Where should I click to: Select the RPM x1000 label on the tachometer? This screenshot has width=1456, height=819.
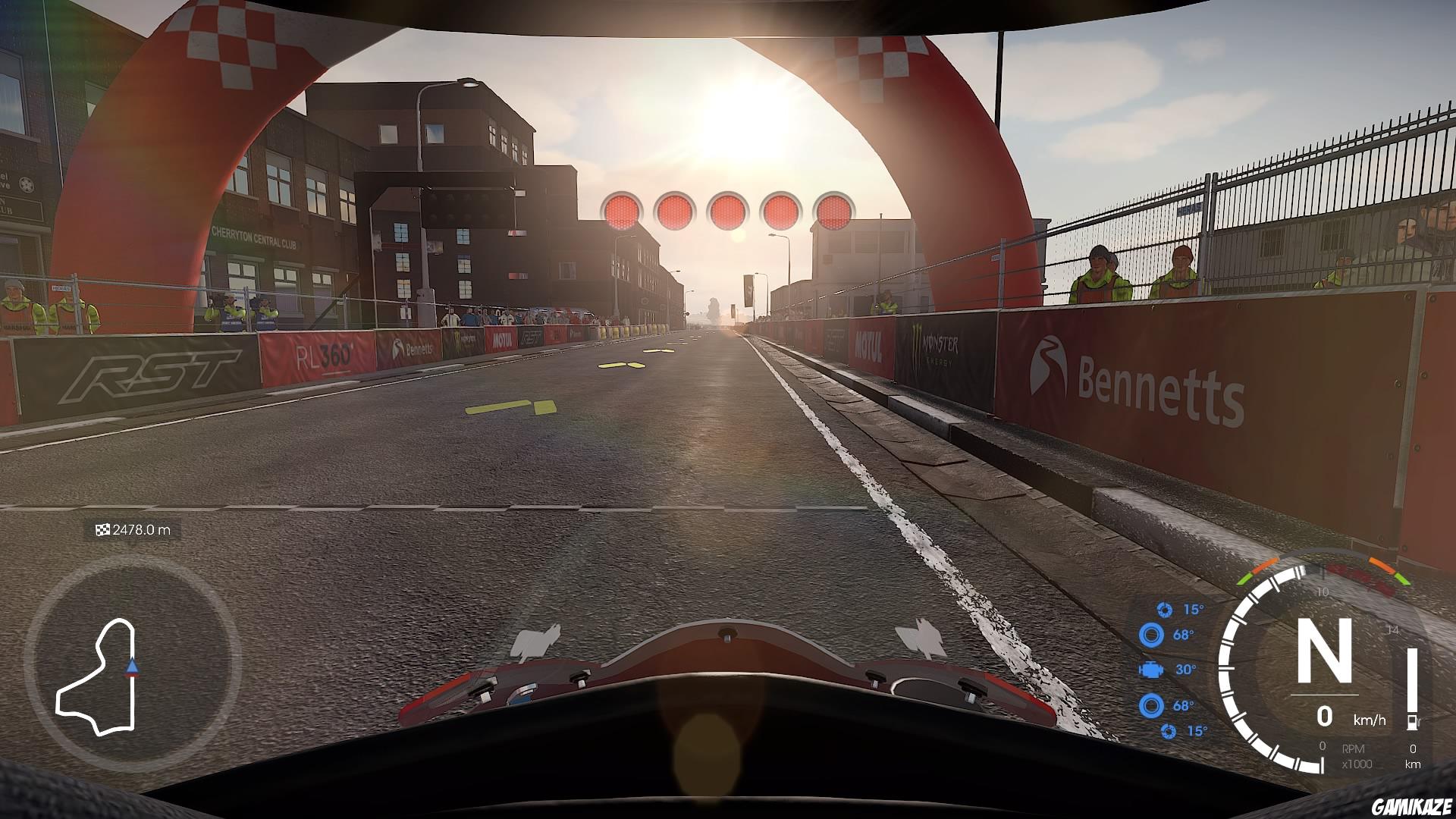[x=1356, y=755]
